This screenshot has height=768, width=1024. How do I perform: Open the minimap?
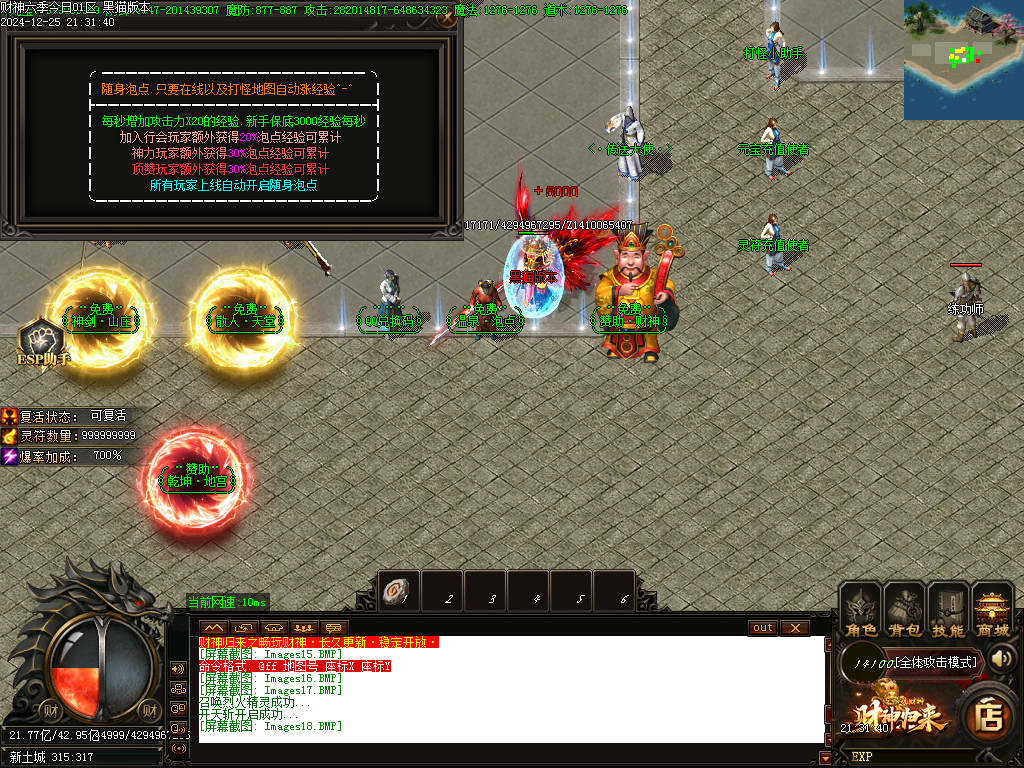click(x=963, y=60)
